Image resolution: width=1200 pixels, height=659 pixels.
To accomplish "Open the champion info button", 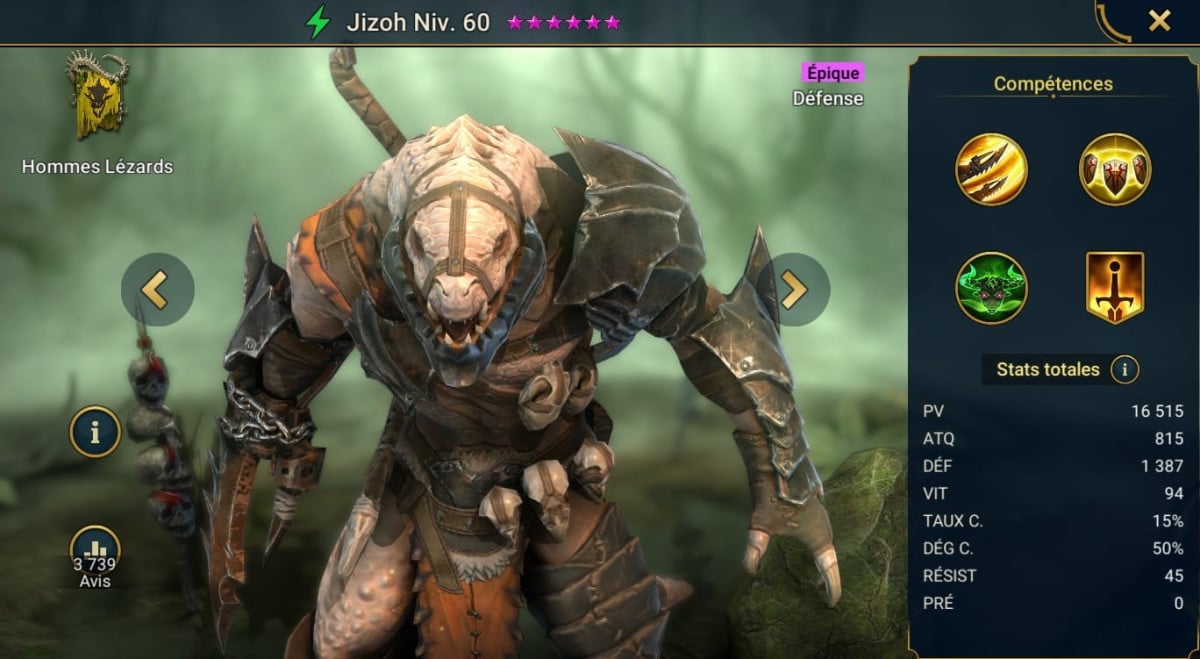I will click(95, 433).
